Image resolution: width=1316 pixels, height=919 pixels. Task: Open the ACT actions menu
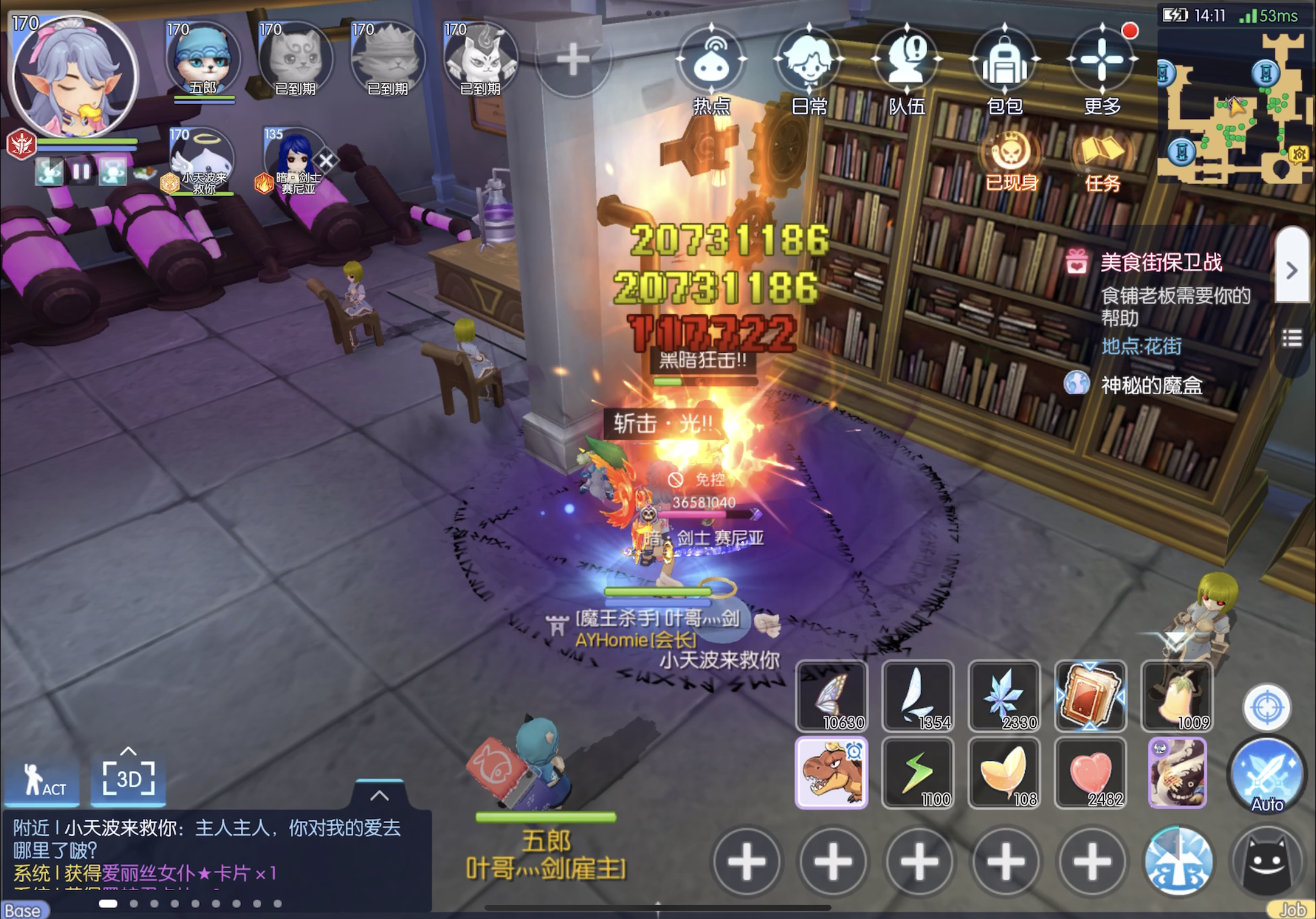coord(41,781)
